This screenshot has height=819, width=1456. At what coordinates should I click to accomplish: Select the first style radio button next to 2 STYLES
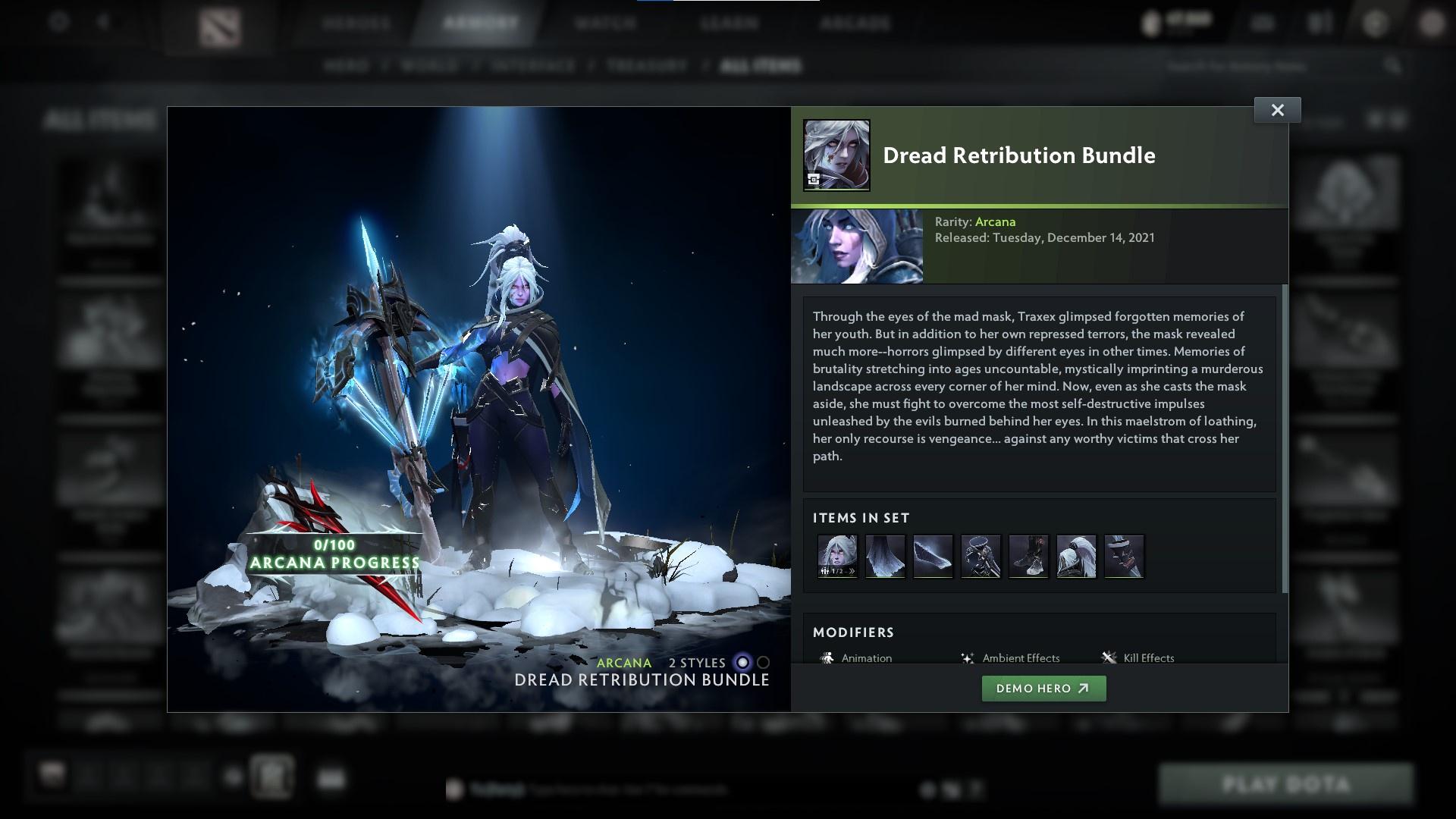click(x=741, y=662)
